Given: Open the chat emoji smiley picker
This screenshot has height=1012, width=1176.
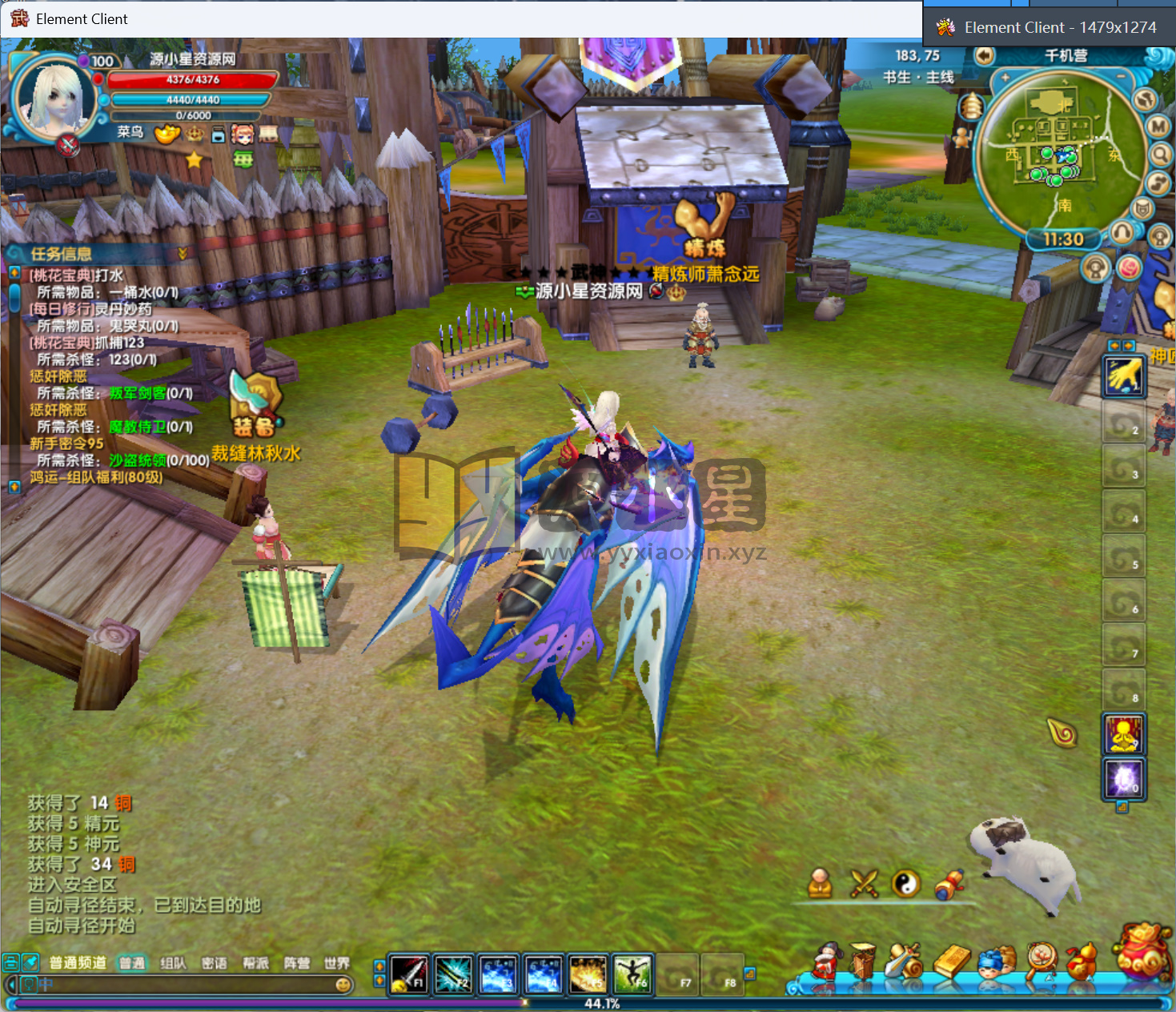Looking at the screenshot, I should (343, 985).
